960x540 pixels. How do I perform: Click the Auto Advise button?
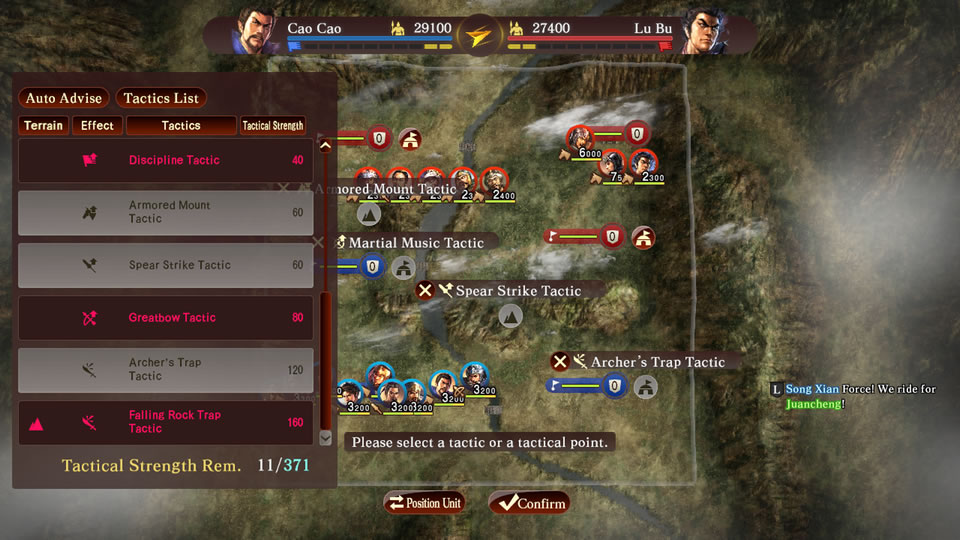64,98
